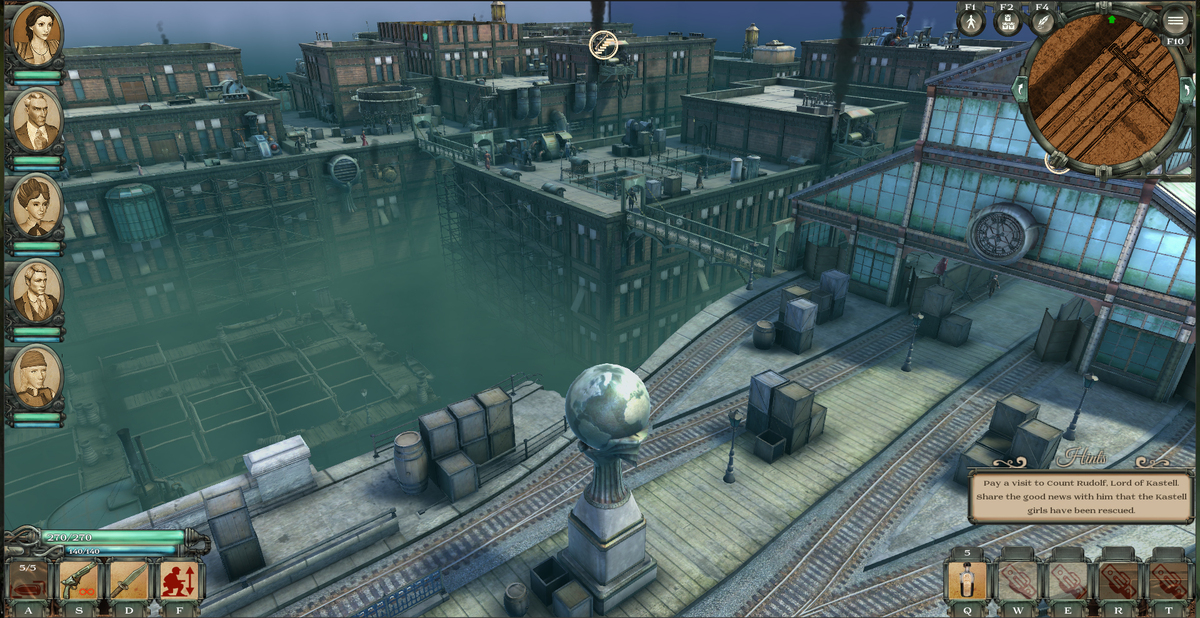
Task: Open the journal feather quill icon
Action: pos(1042,23)
